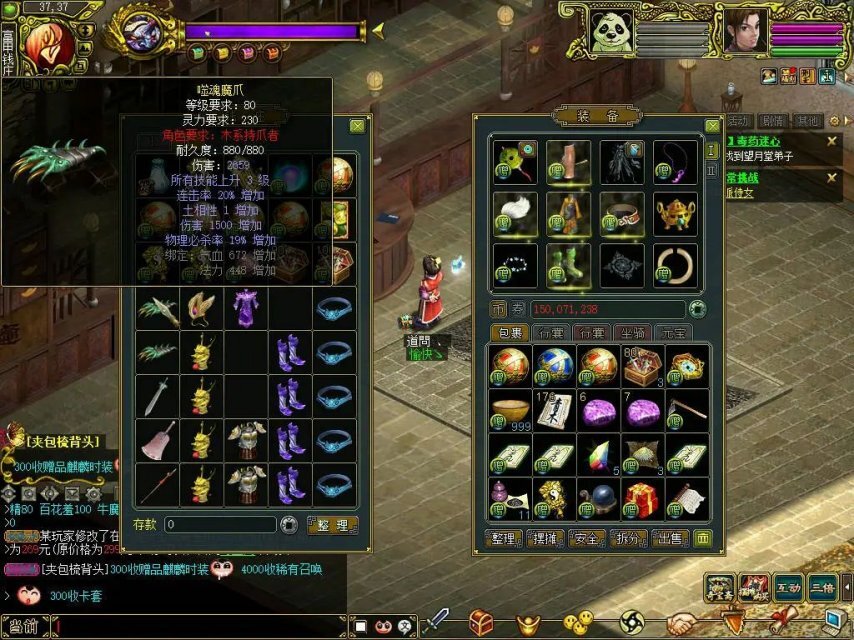Click the 出售 sell button

click(x=670, y=539)
